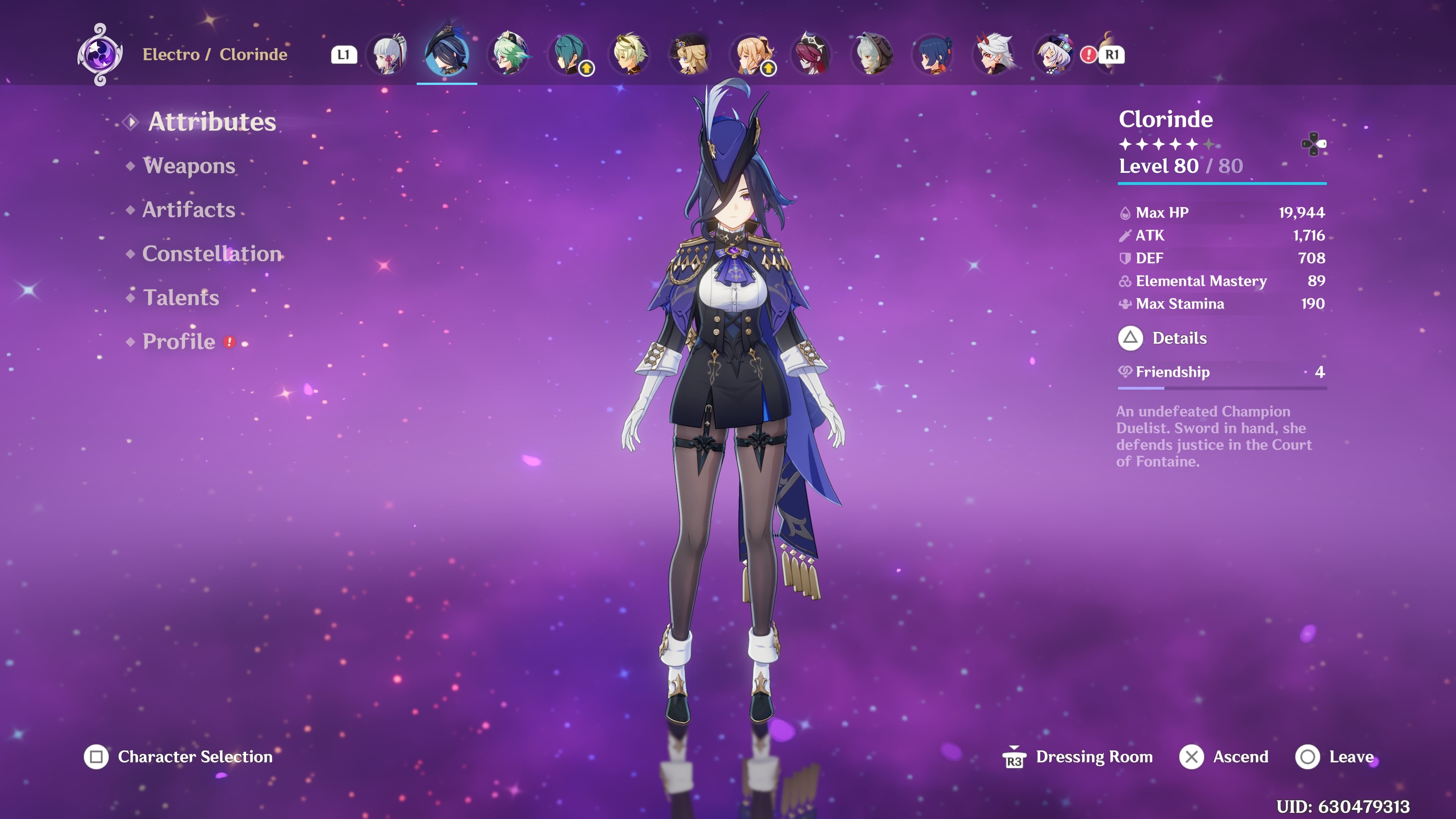Select Fischl's portrait with black hat
The width and height of the screenshot is (1456, 819).
pyautogui.click(x=690, y=55)
